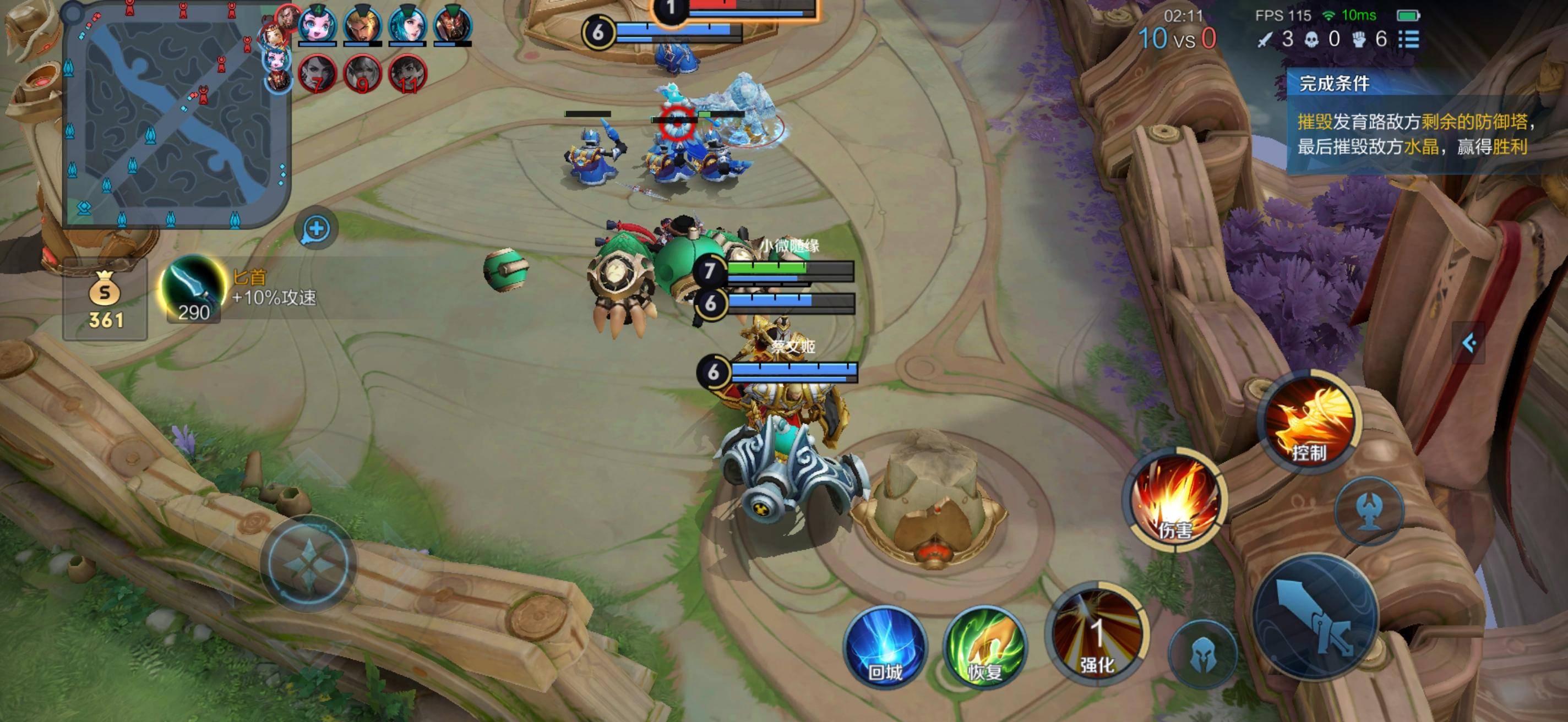This screenshot has width=1568, height=722.
Task: Tap the movement joystick pad
Action: click(308, 564)
